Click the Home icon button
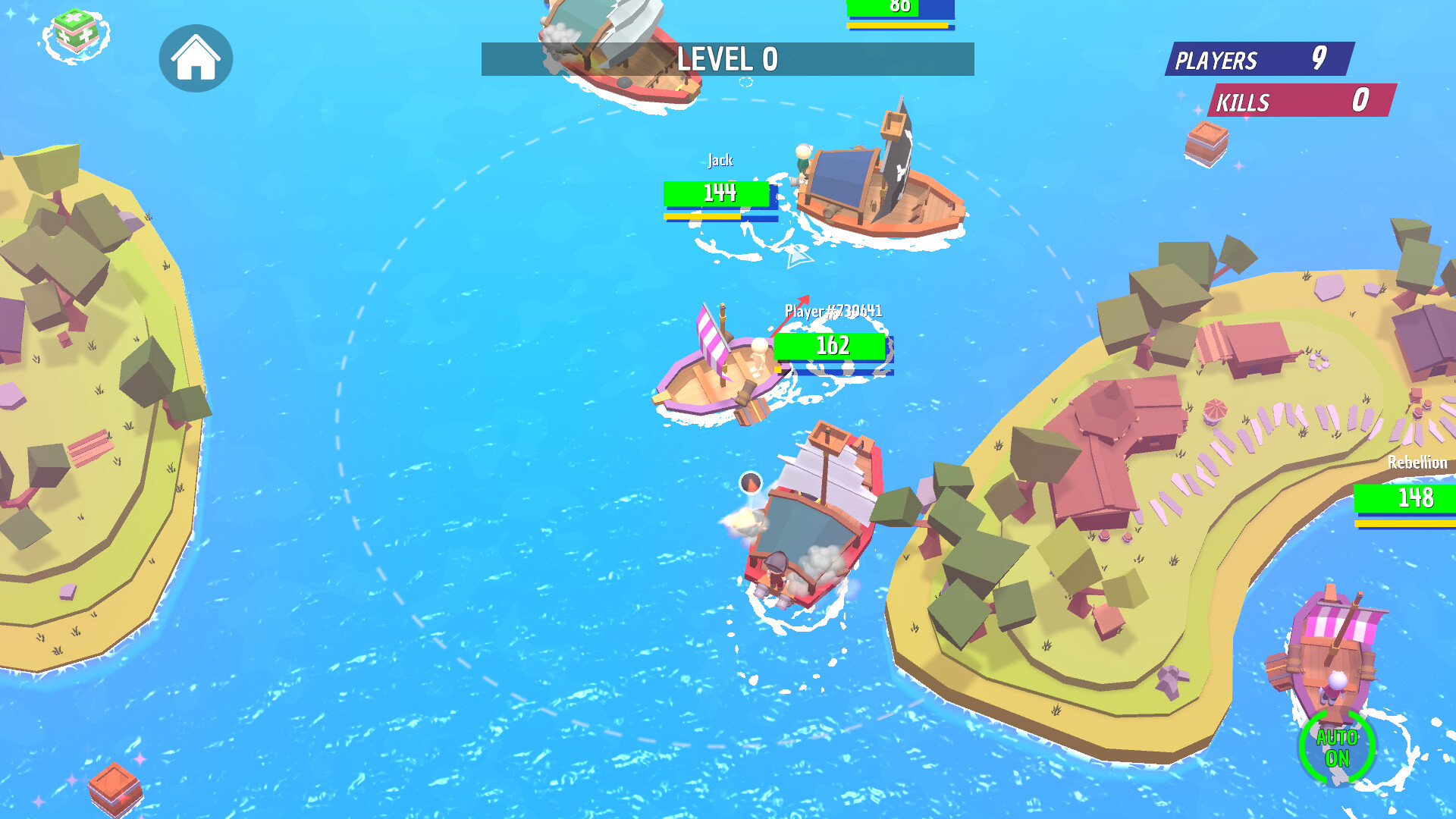Screen dimensions: 1456x819 click(196, 59)
